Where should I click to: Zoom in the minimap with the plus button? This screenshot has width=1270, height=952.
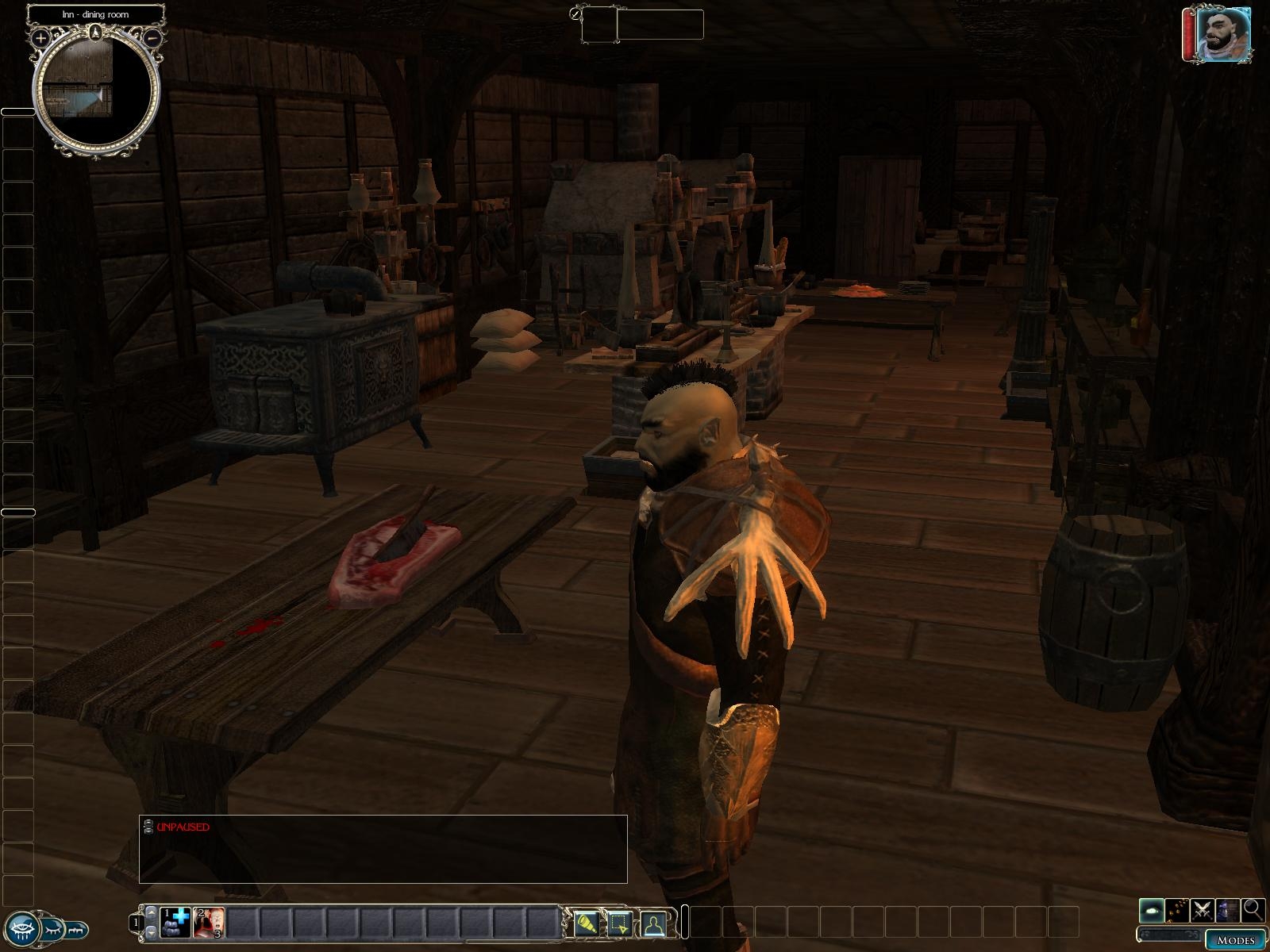[x=40, y=38]
